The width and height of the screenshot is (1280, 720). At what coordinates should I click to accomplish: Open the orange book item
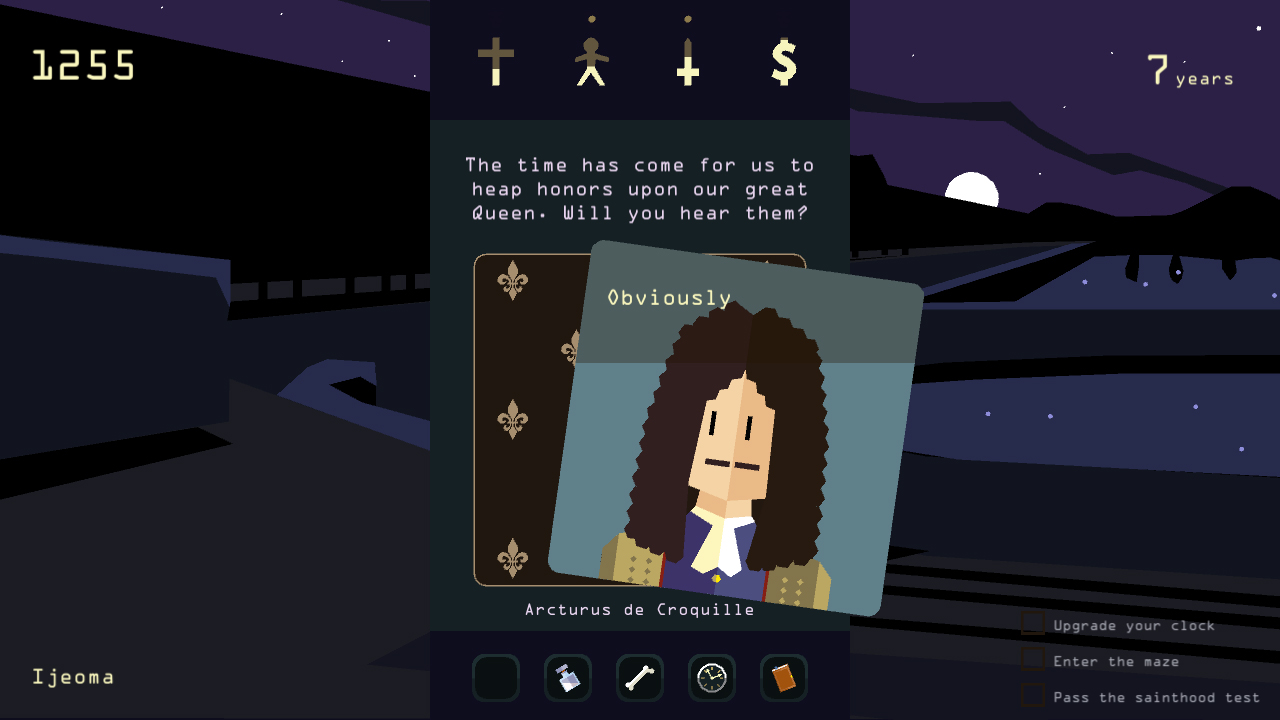coord(783,678)
